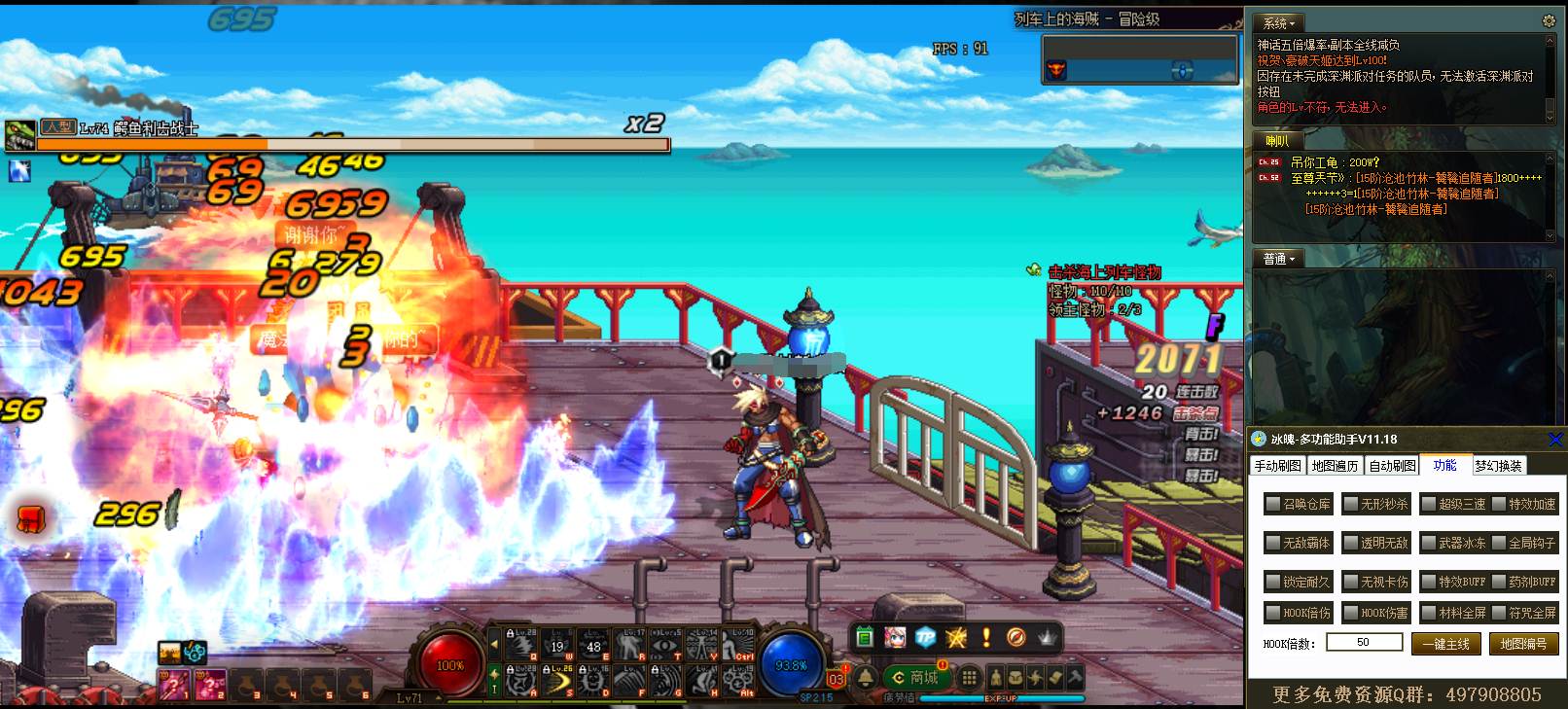Tick the 召唤仓库 checkbox

[1272, 504]
